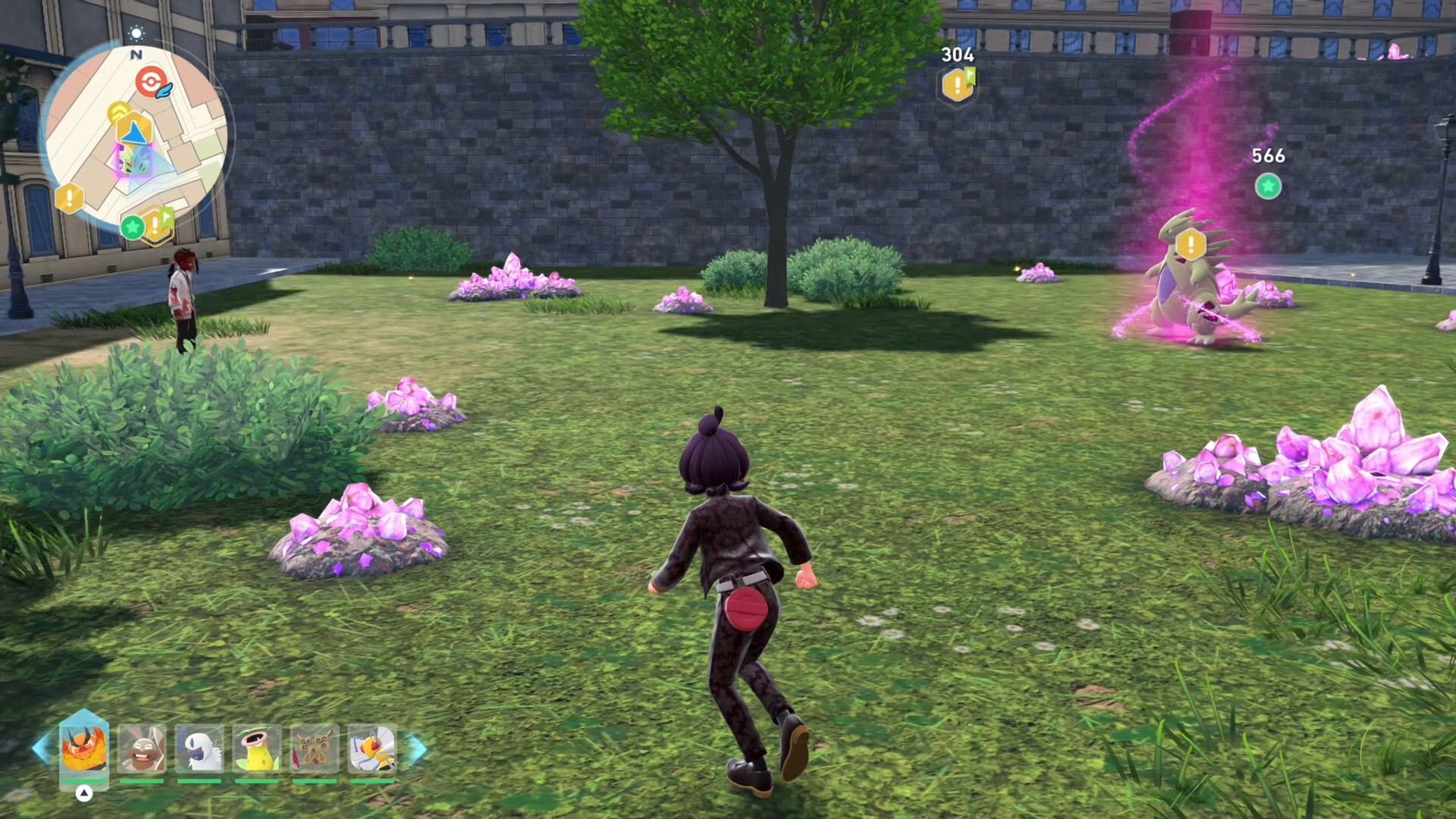The width and height of the screenshot is (1456, 819).
Task: Click the yellow chevron marker on the minimap
Action: 118,113
